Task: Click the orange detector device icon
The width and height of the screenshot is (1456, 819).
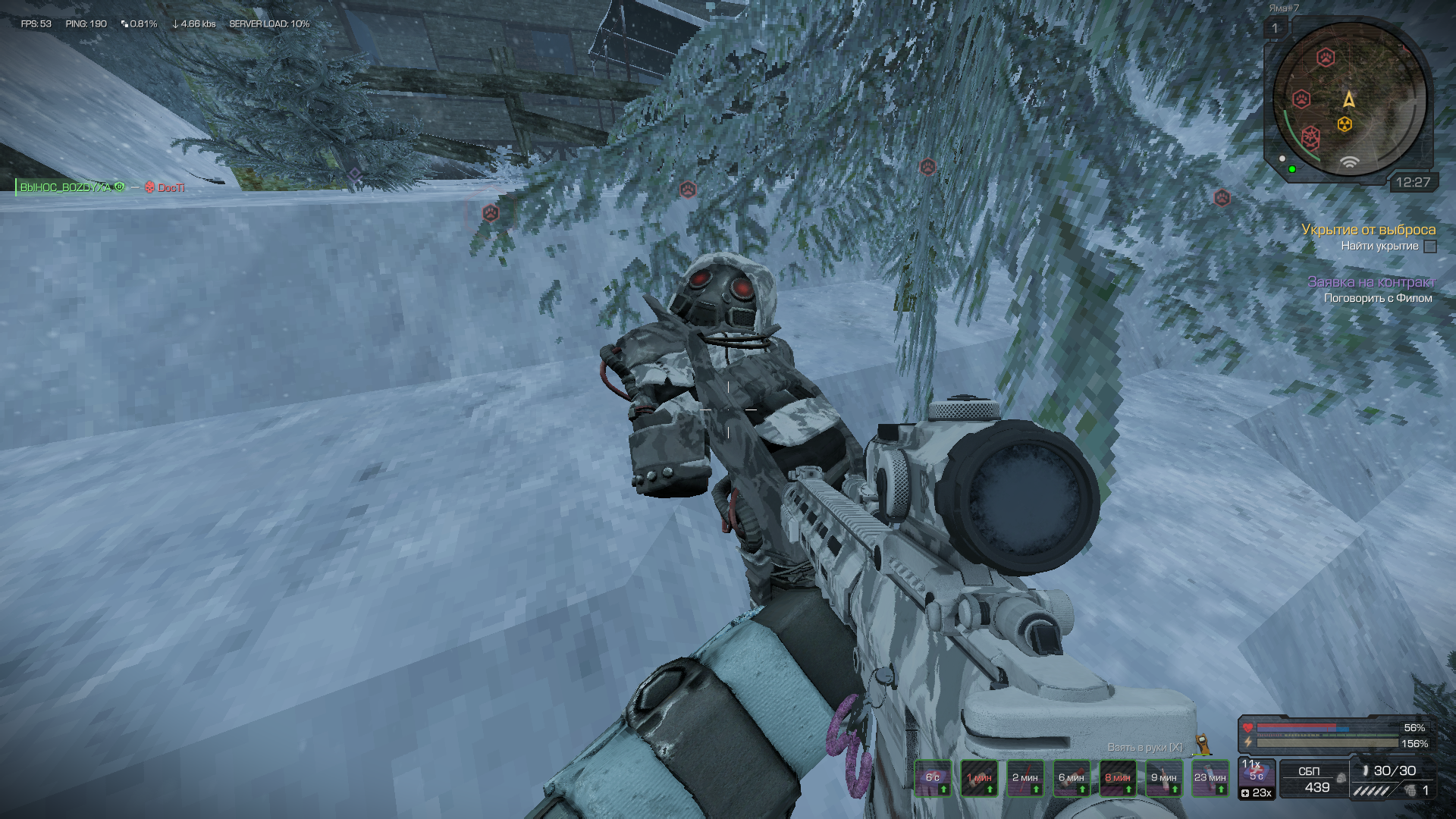Action: pyautogui.click(x=1202, y=745)
